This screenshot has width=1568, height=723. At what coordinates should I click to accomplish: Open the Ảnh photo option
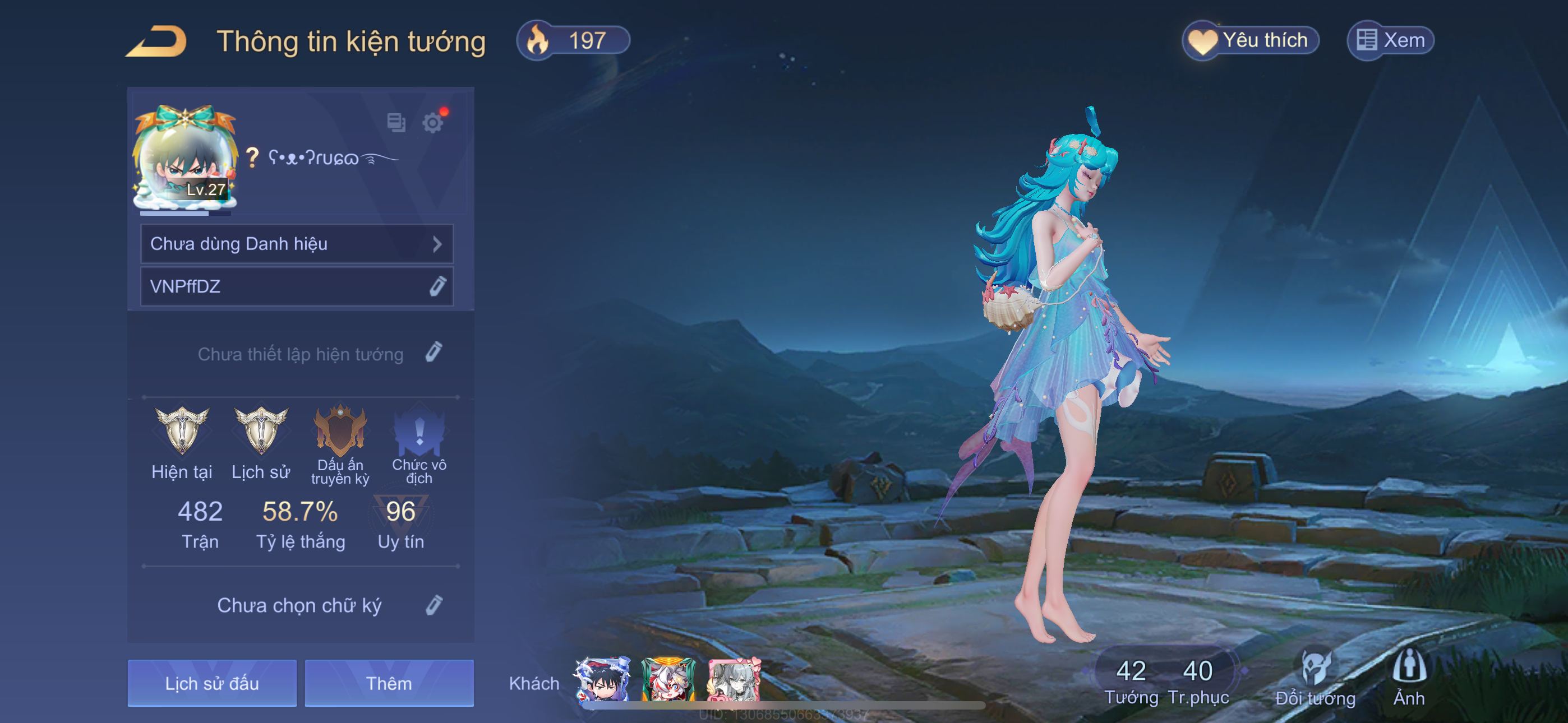pos(1409,679)
